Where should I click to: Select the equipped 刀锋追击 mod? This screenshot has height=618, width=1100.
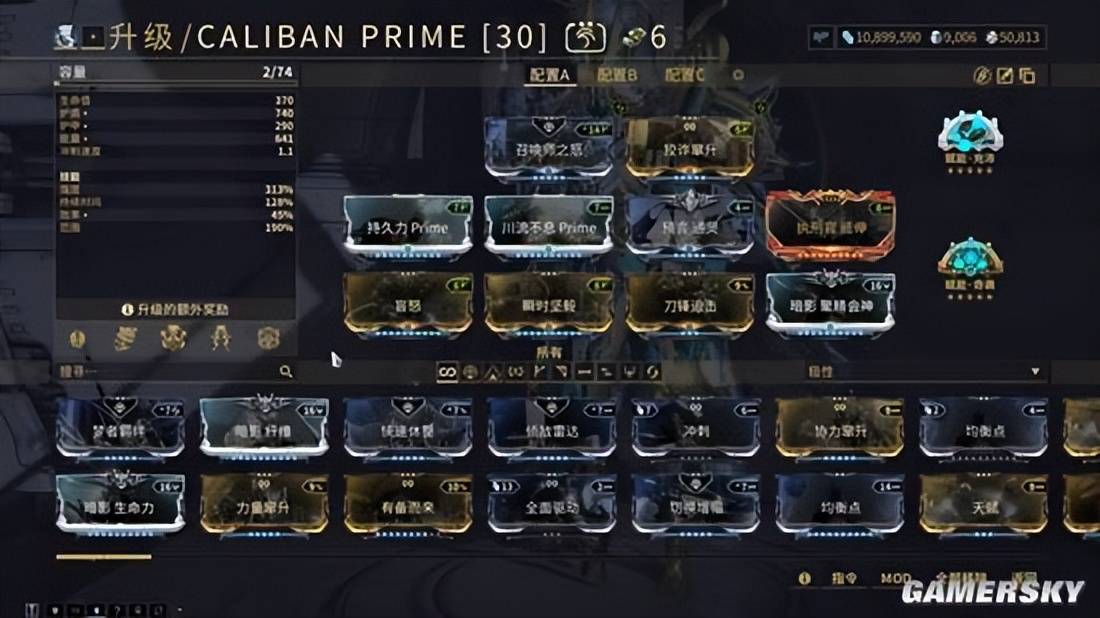pos(690,302)
